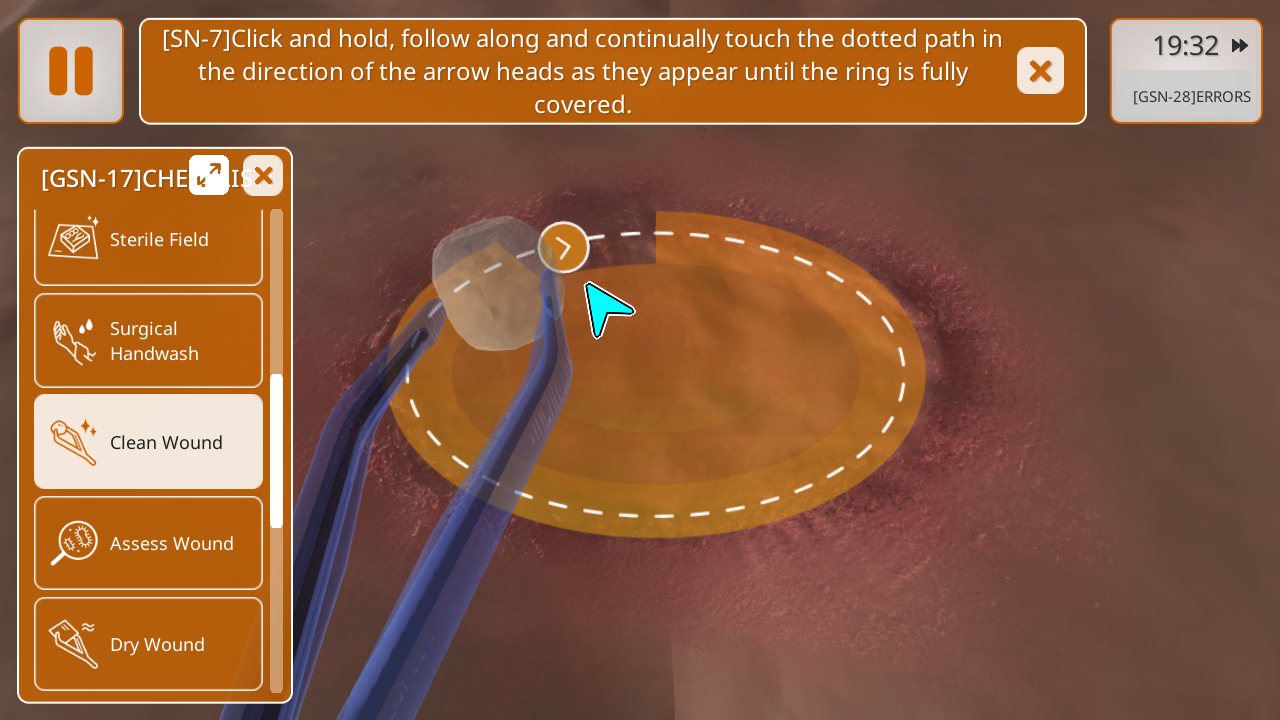The height and width of the screenshot is (720, 1280).
Task: Fast-forward the timer with the double-arrow icon
Action: tap(1240, 46)
